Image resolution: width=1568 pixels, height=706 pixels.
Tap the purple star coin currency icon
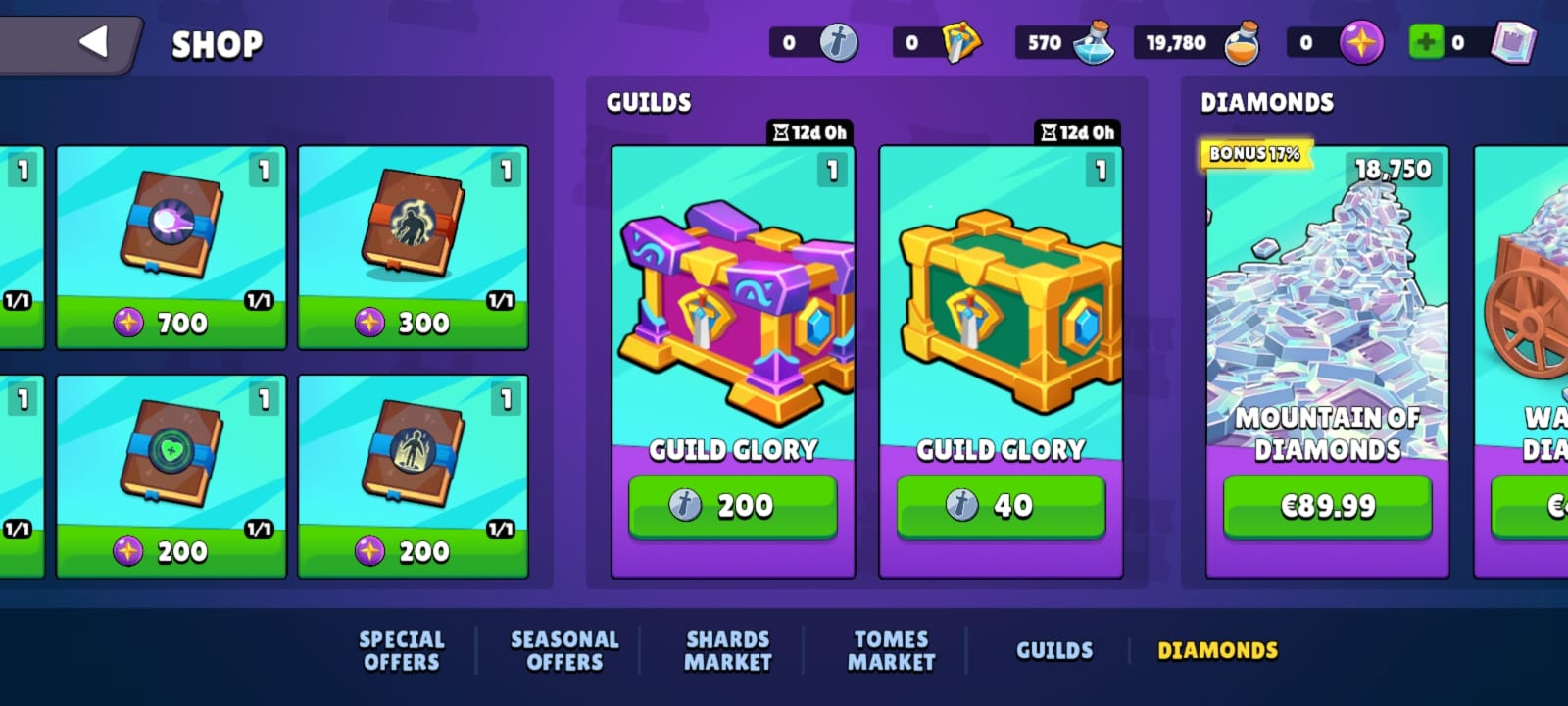1361,42
